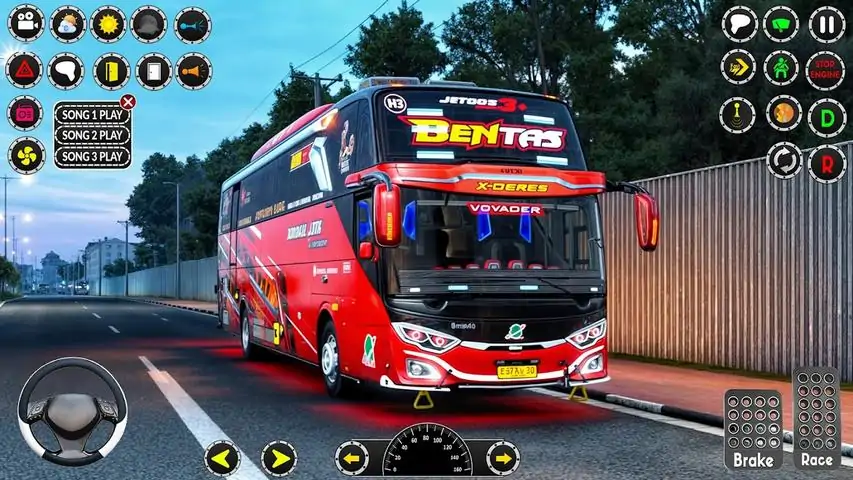Image resolution: width=853 pixels, height=480 pixels.
Task: Shift into Drive gear
Action: (826, 116)
